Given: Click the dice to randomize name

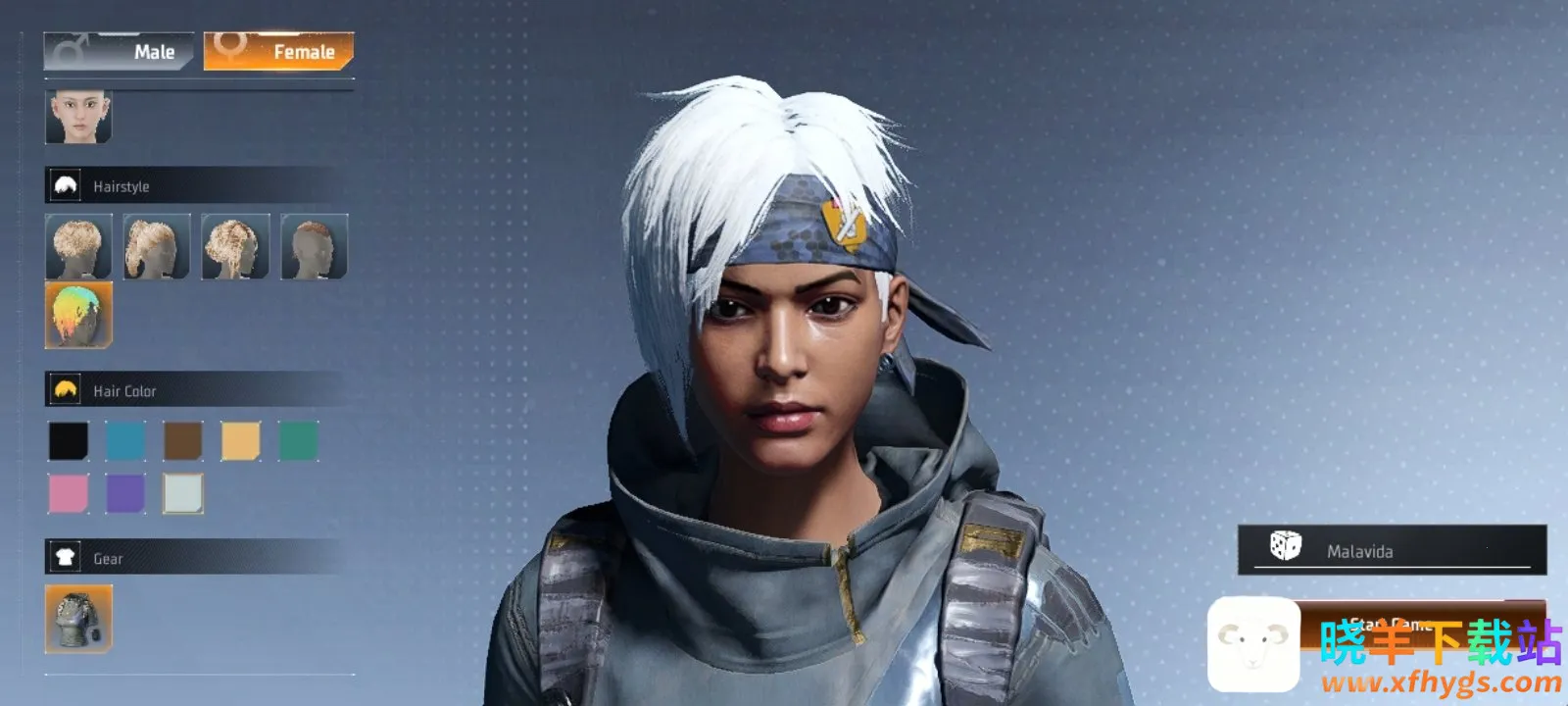Looking at the screenshot, I should tap(1285, 546).
